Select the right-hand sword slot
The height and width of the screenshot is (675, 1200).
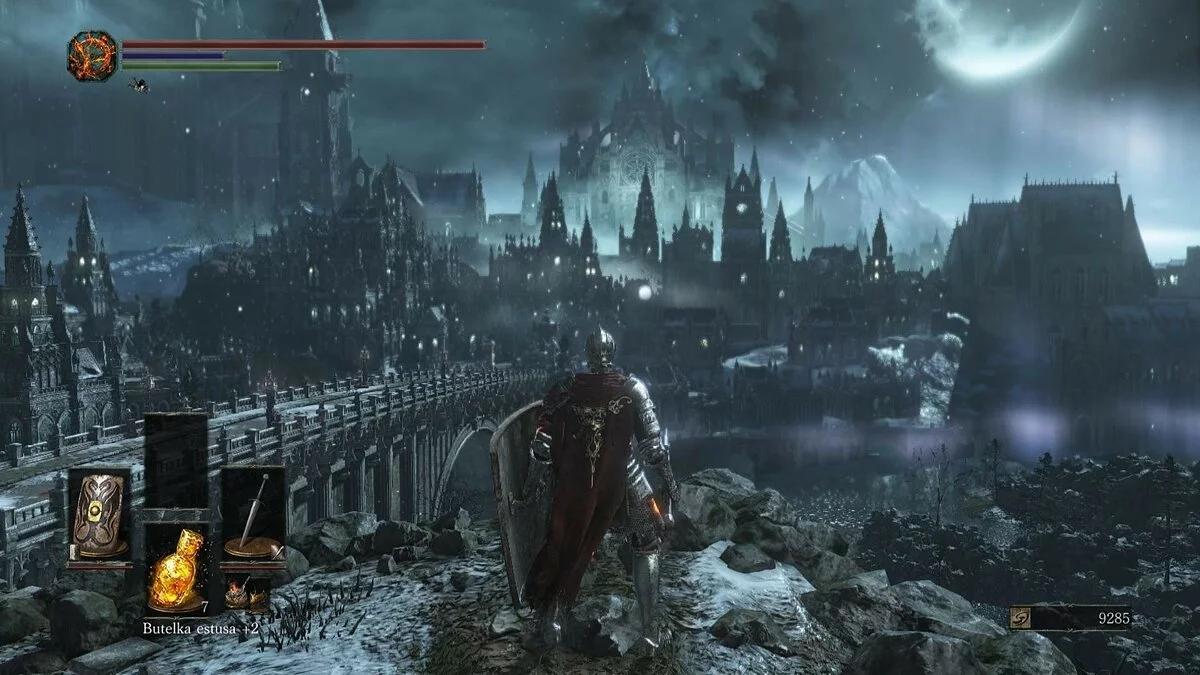click(253, 516)
